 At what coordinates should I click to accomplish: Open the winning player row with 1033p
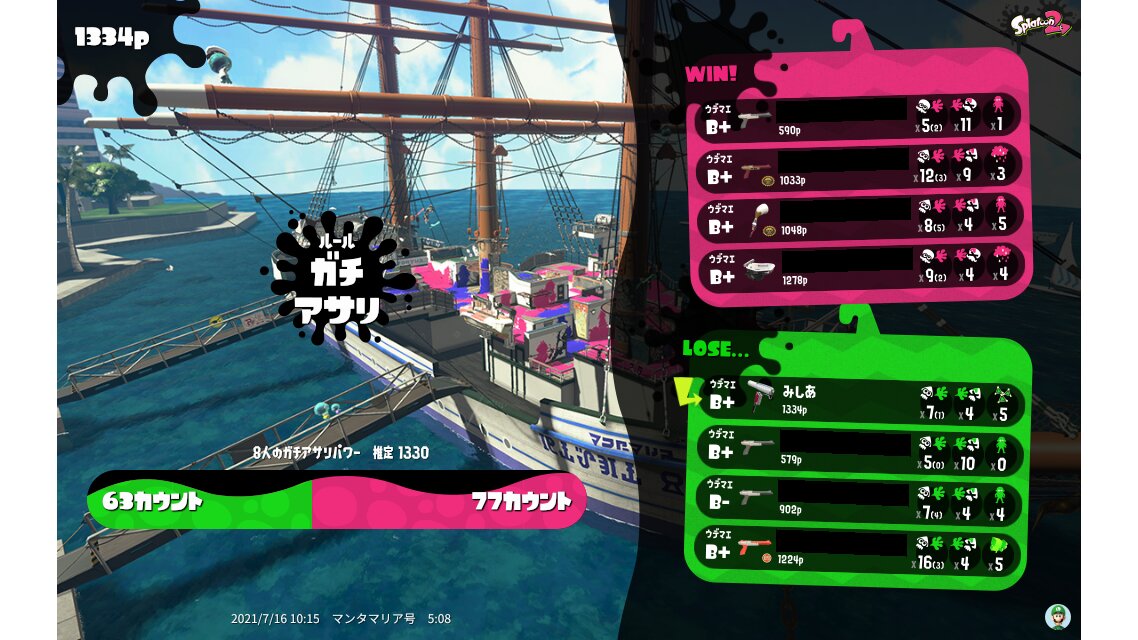click(859, 167)
